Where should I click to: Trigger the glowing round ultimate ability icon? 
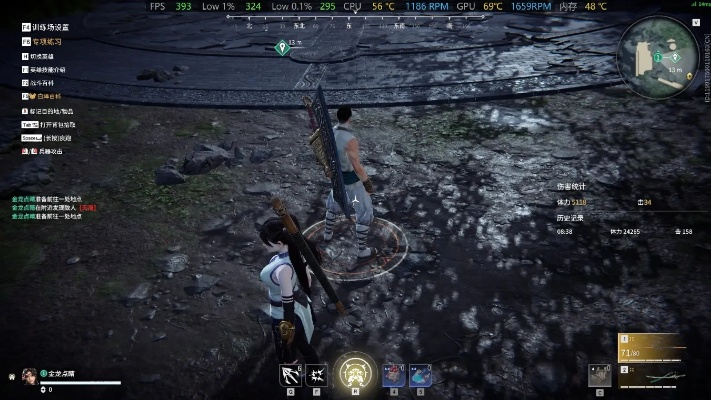(354, 373)
